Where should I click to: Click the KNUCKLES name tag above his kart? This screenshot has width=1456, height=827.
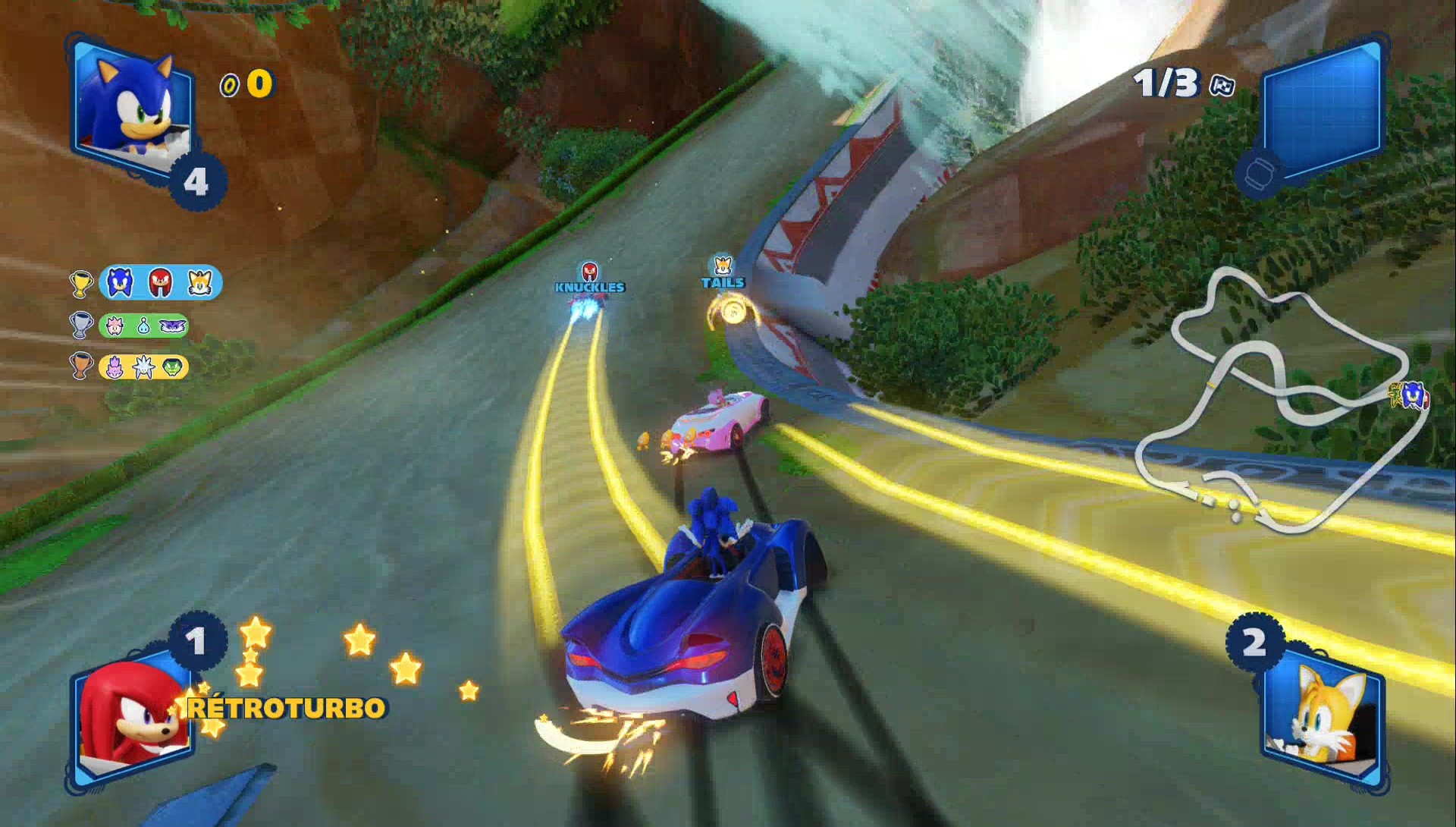coord(588,288)
